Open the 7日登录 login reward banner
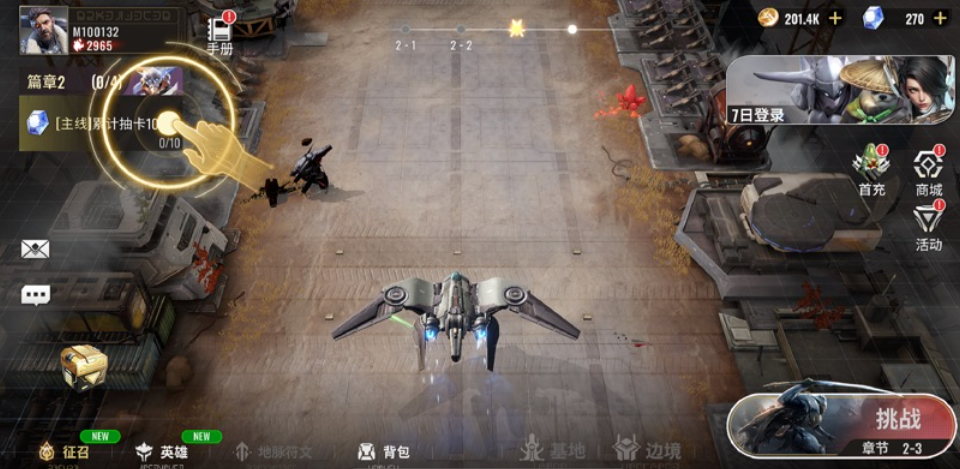Image resolution: width=960 pixels, height=469 pixels. [840, 90]
